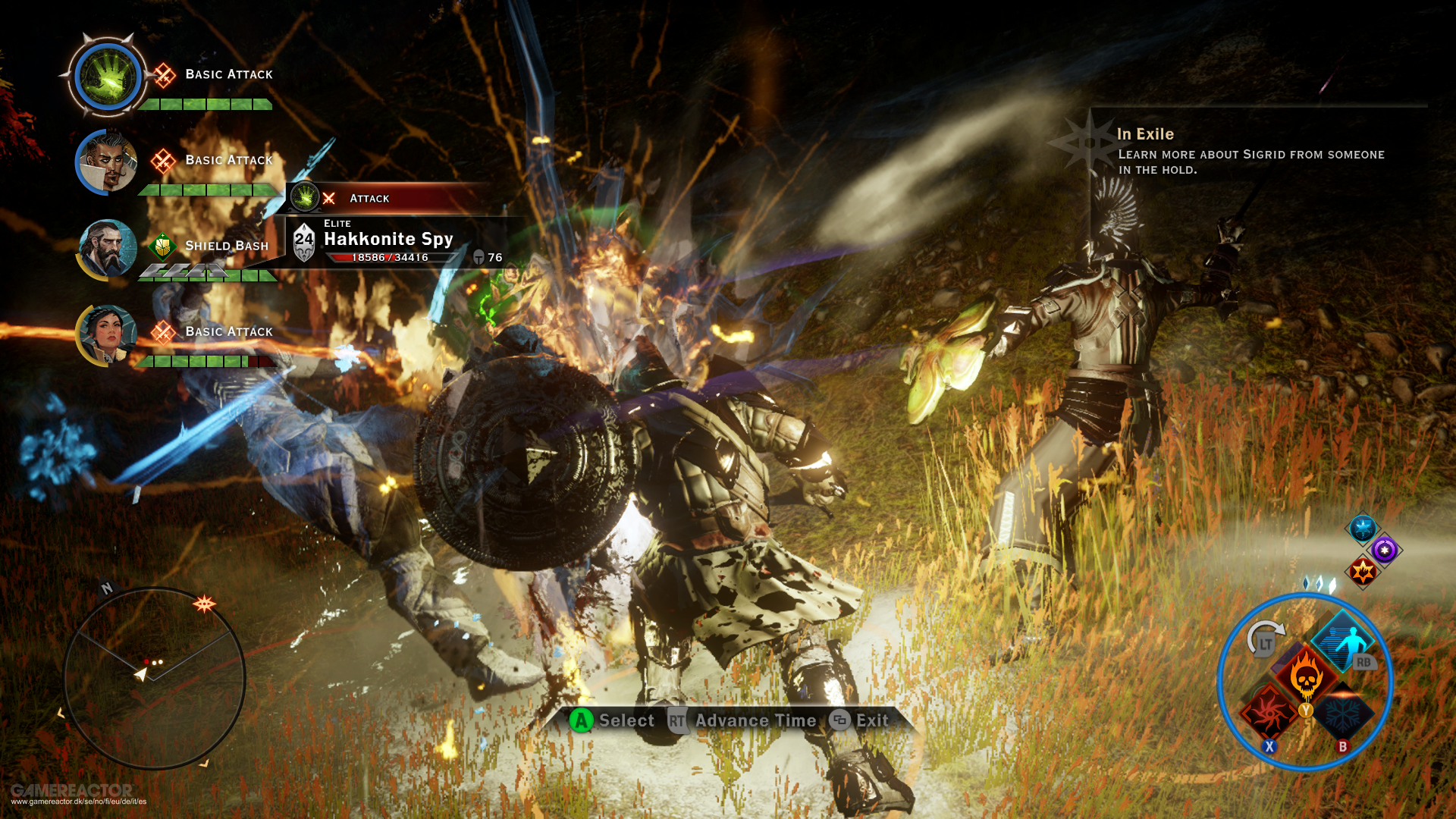This screenshot has width=1456, height=819.
Task: Click the purple orb ability icon on the right
Action: click(1384, 549)
